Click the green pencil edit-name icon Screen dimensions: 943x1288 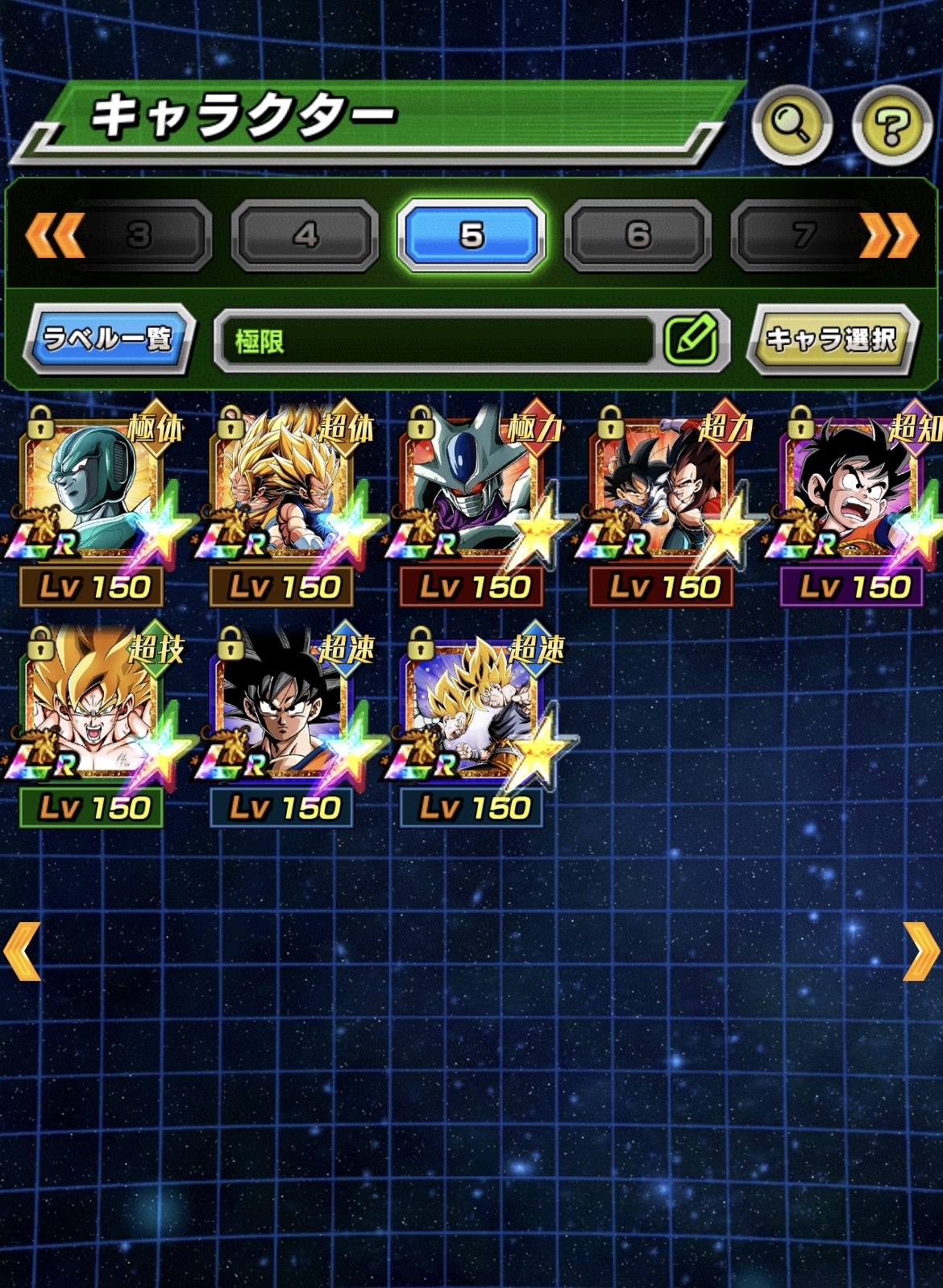pyautogui.click(x=691, y=339)
